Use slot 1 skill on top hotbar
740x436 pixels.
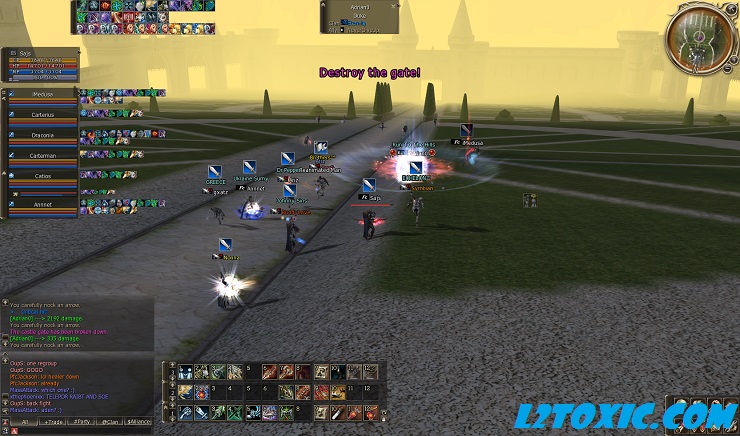pyautogui.click(x=186, y=372)
